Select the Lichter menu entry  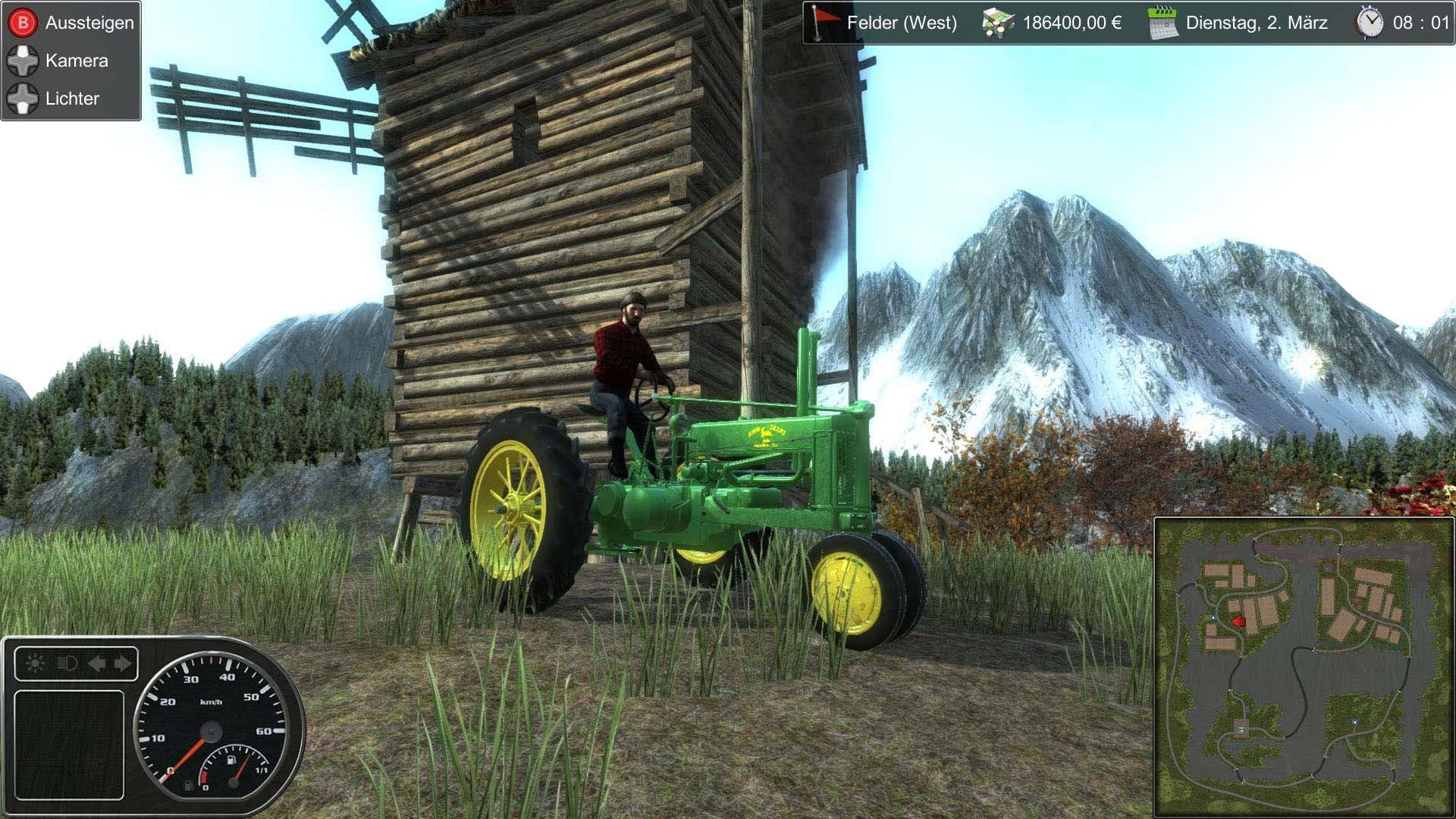point(72,98)
